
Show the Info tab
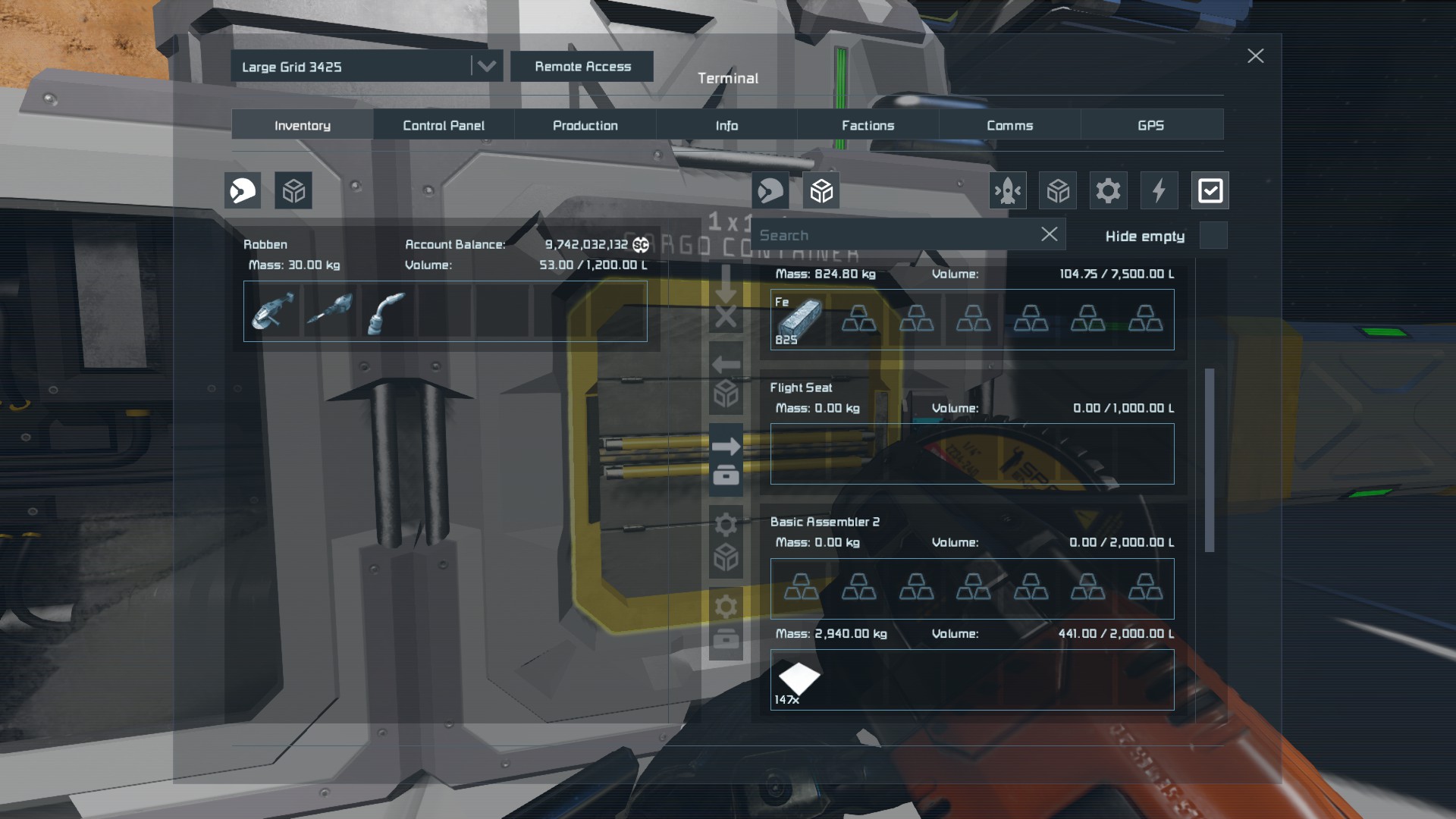click(x=726, y=125)
